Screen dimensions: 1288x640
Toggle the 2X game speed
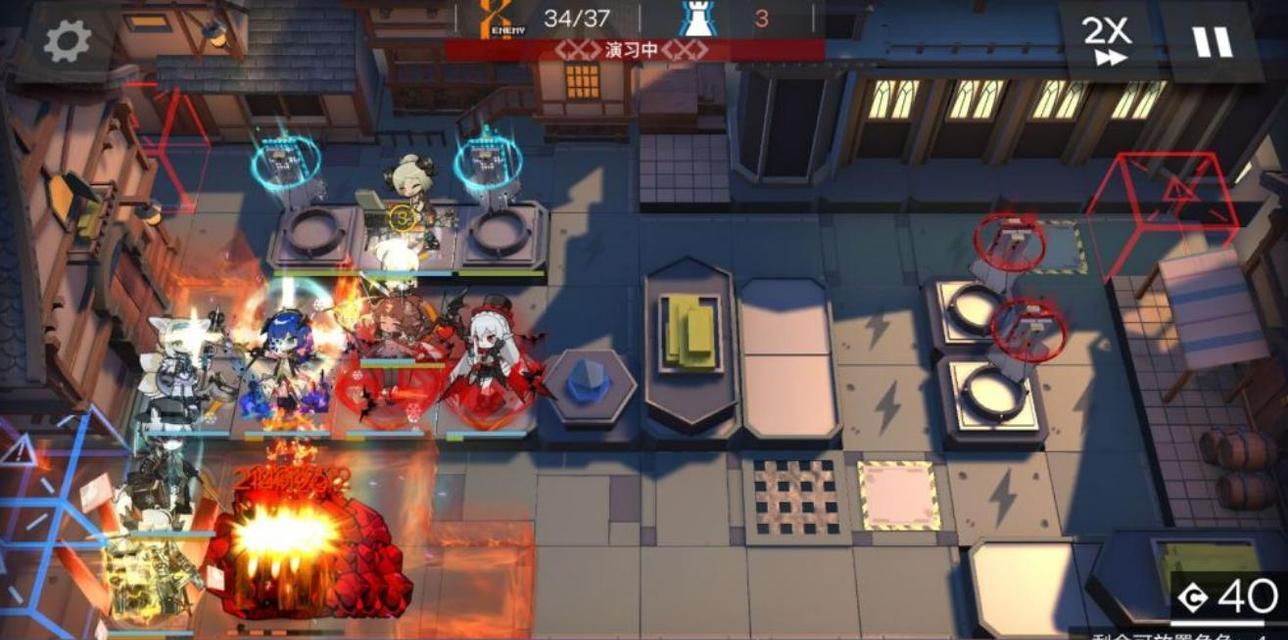coord(1107,41)
